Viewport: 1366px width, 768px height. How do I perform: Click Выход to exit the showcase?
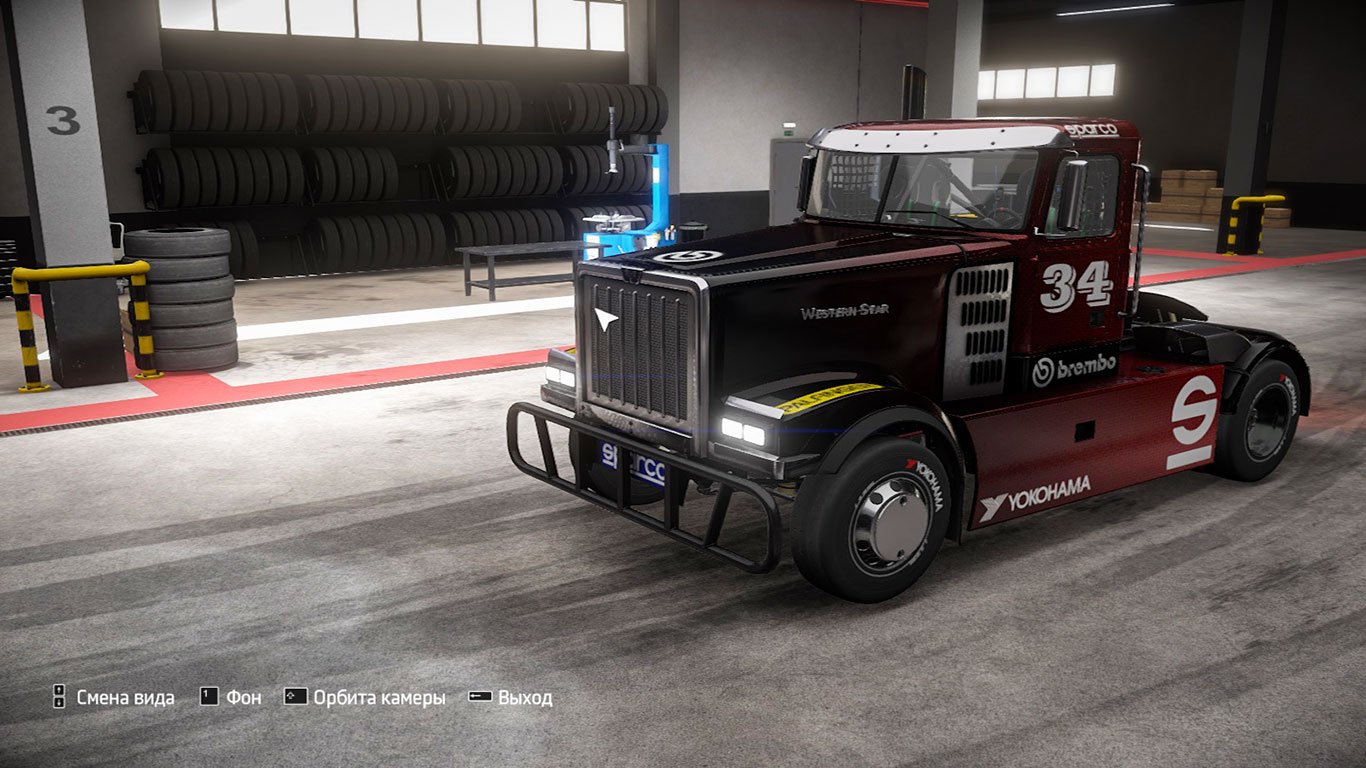524,696
